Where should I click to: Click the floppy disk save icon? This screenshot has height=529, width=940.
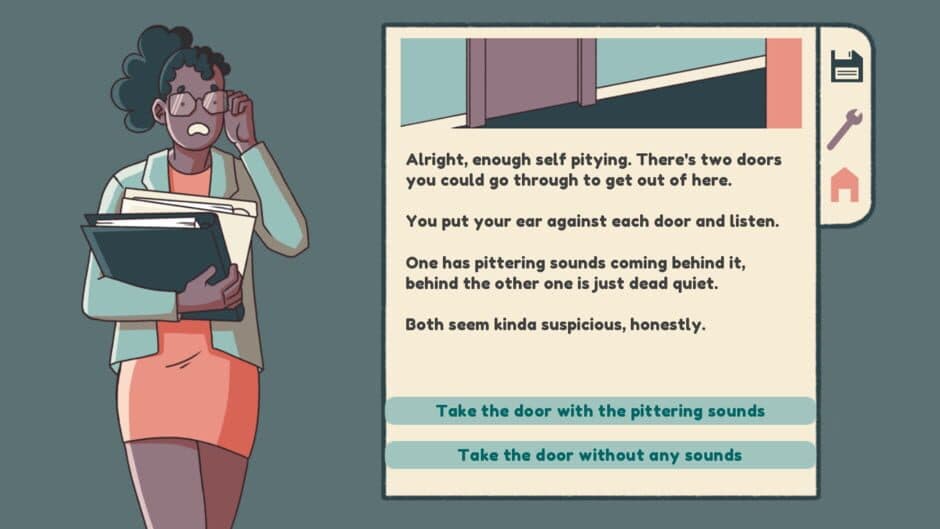click(846, 66)
